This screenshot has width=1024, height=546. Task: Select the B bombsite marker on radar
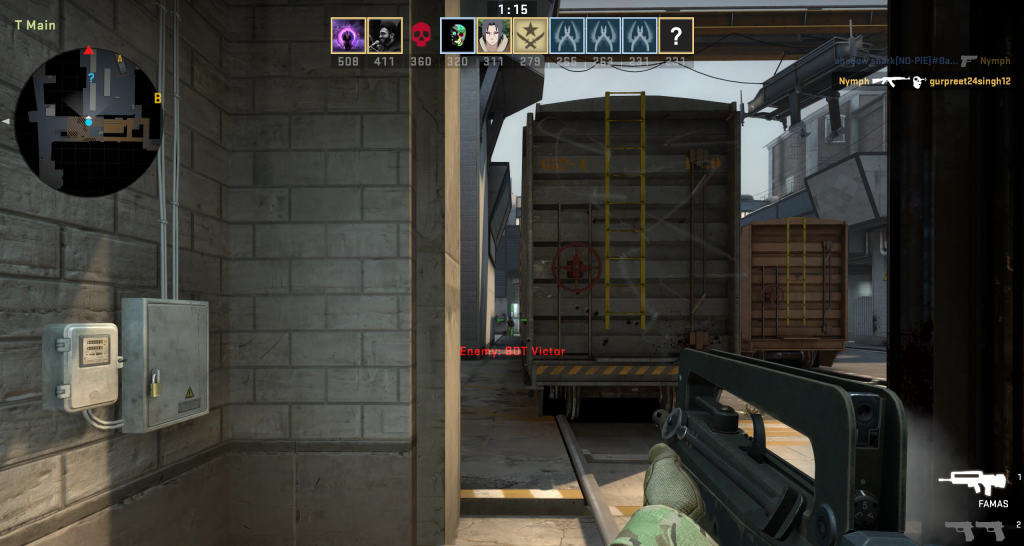pos(158,98)
